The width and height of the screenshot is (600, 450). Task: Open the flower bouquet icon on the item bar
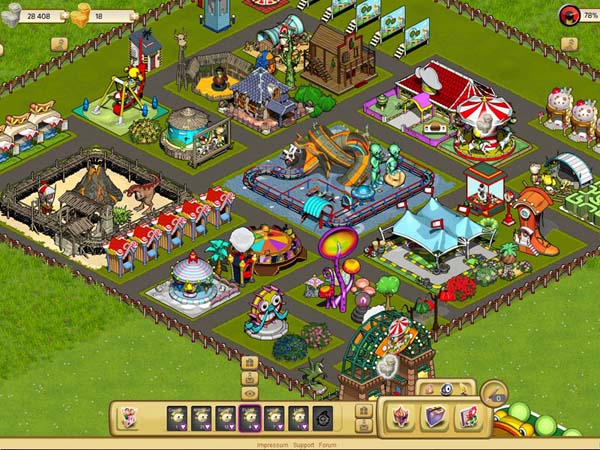click(x=128, y=417)
